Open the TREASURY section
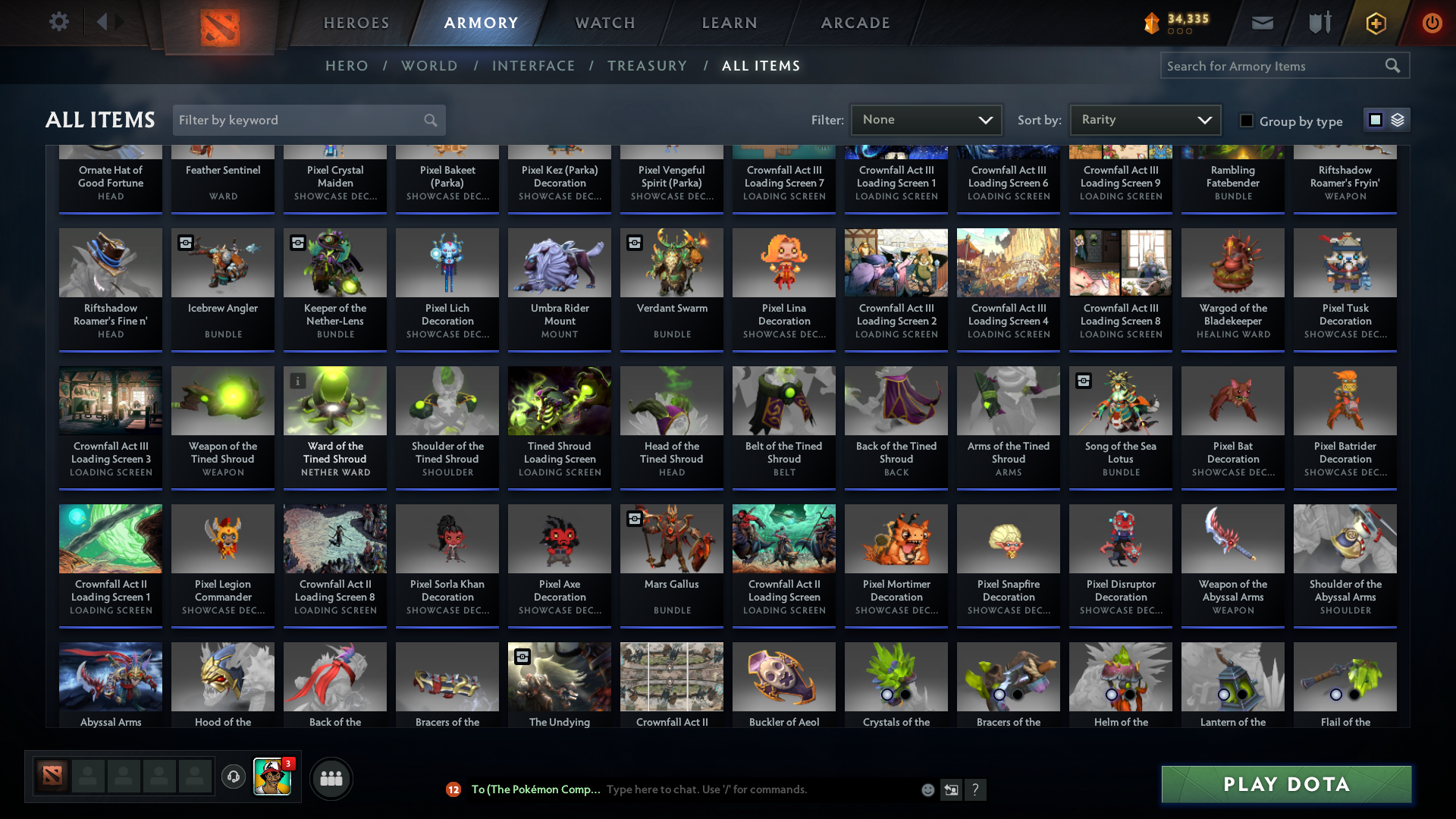This screenshot has height=819, width=1456. [x=647, y=66]
